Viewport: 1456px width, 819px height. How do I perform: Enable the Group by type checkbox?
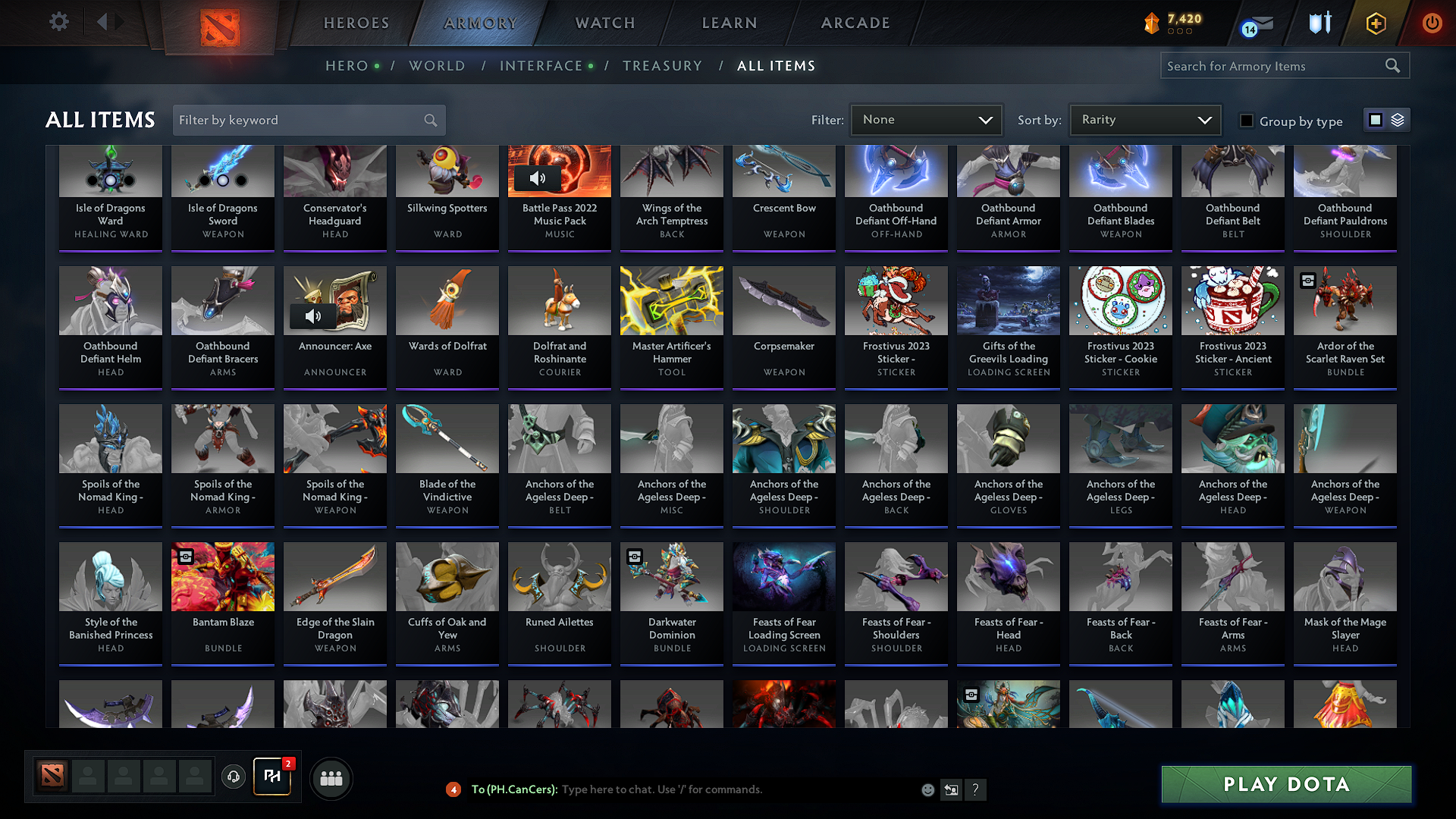click(x=1247, y=121)
